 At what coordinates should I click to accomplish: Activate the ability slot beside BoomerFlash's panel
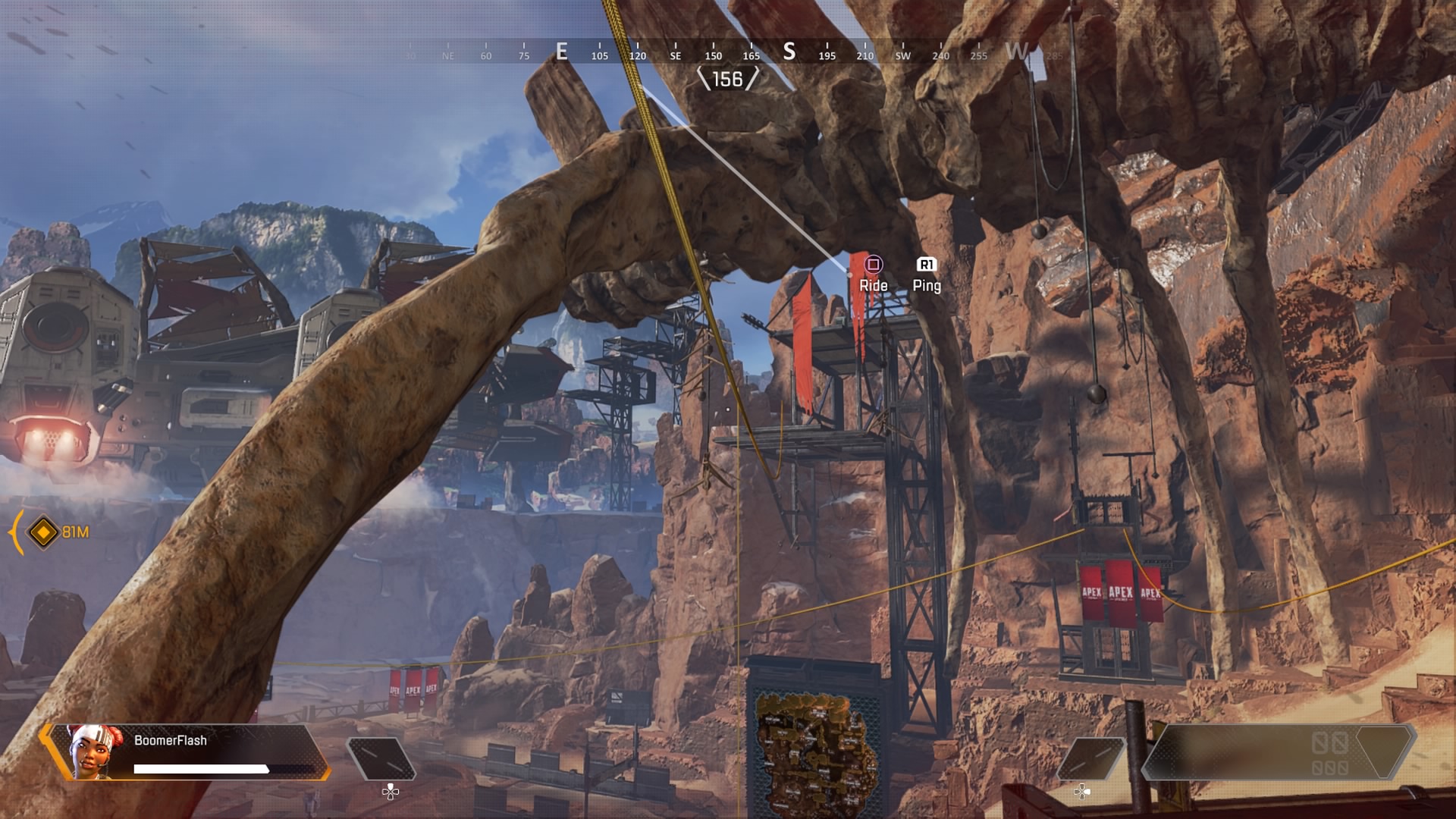coord(381,758)
